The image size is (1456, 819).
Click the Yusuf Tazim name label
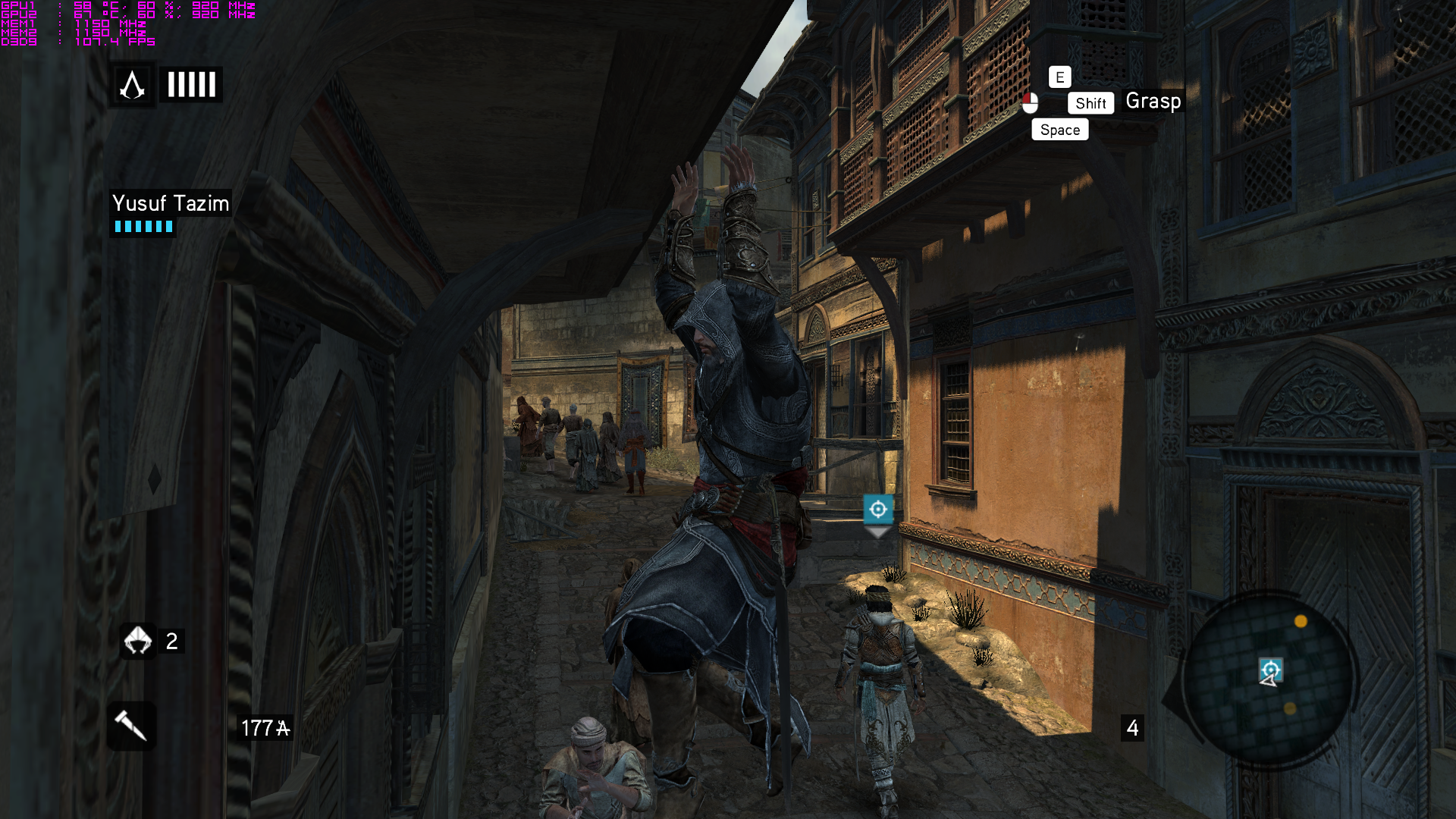pyautogui.click(x=171, y=203)
